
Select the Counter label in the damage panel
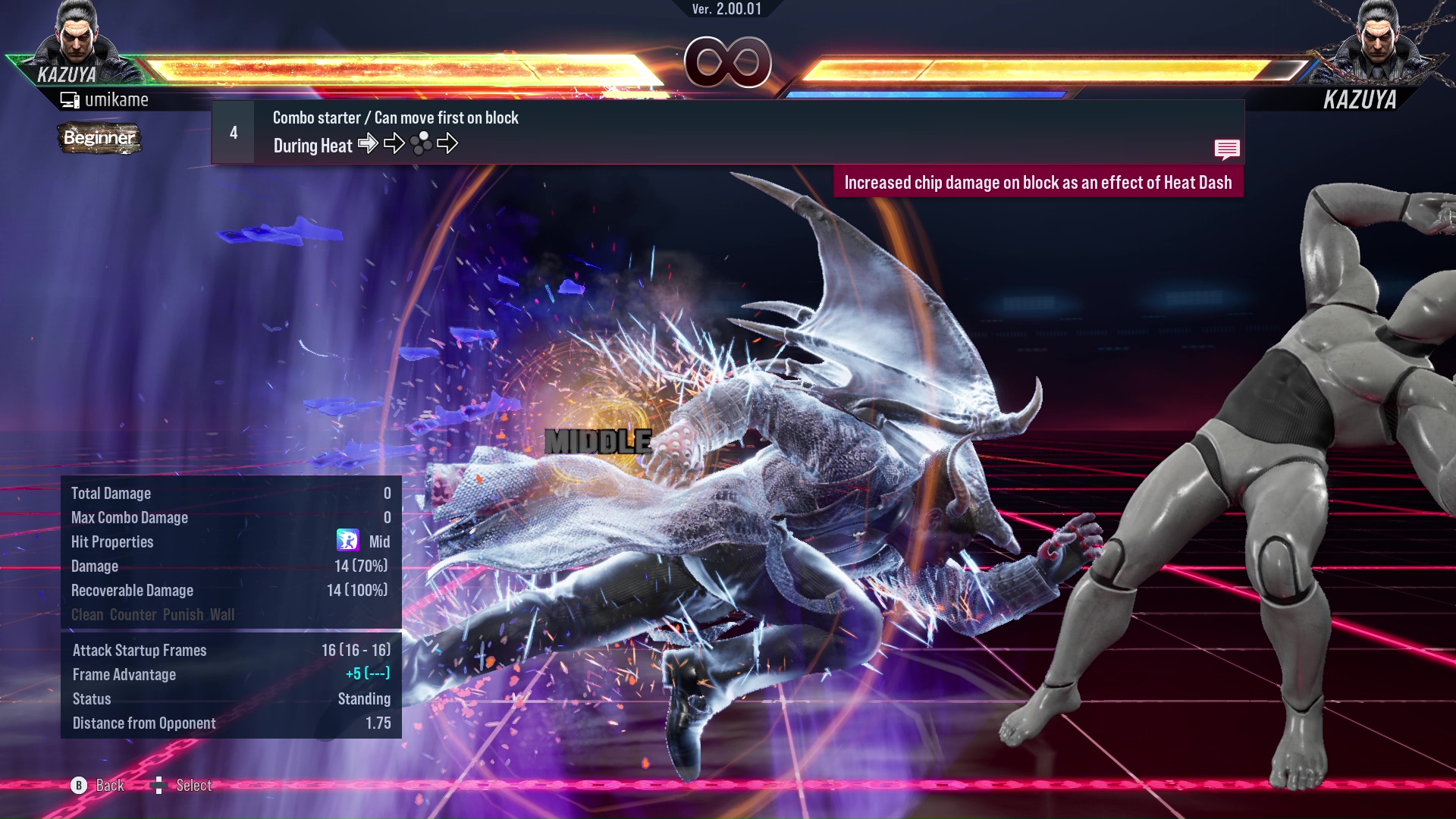pyautogui.click(x=133, y=615)
